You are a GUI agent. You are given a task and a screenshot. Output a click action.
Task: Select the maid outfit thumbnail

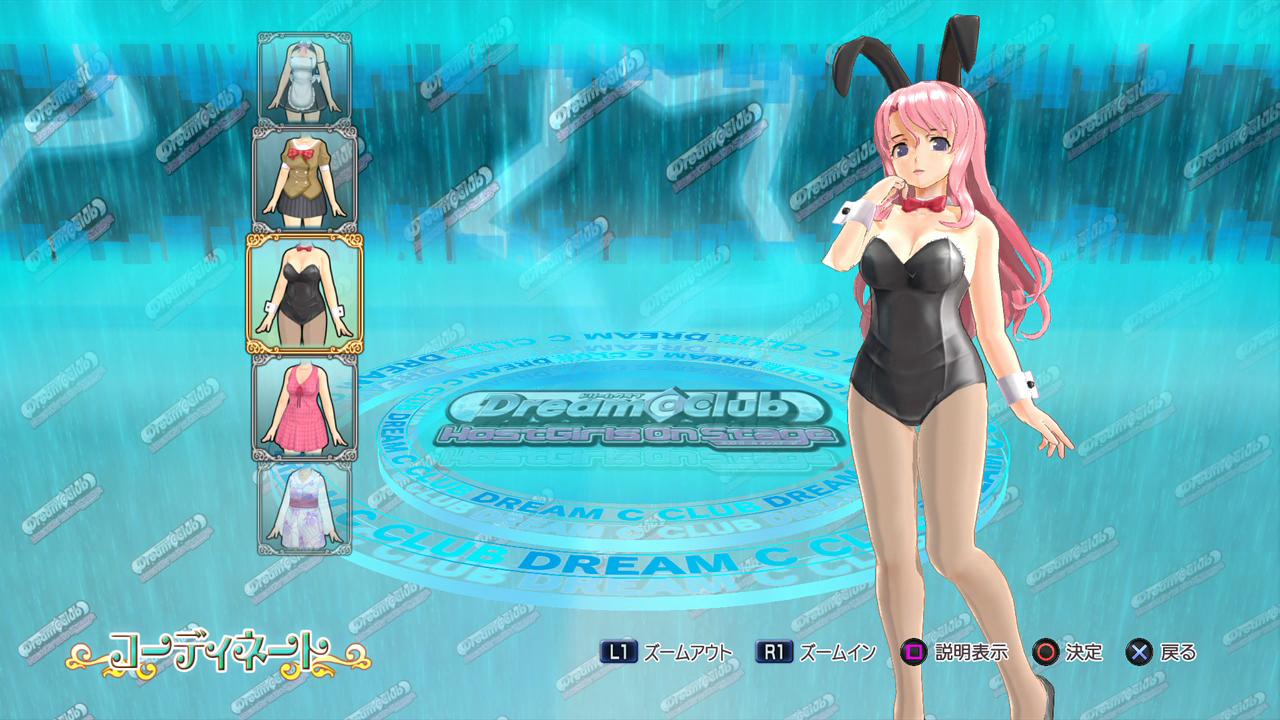[x=305, y=79]
